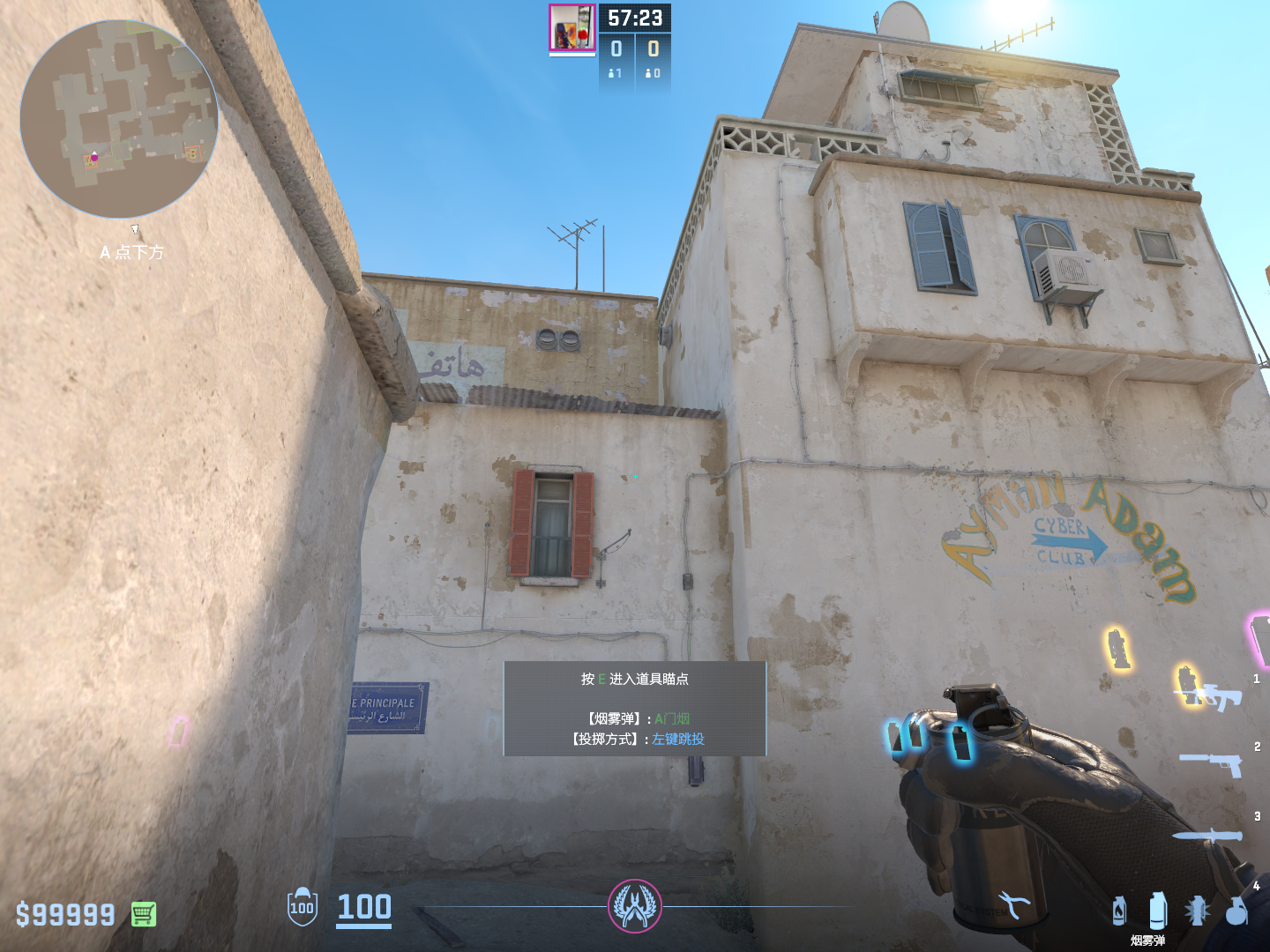Pick the highlighted smoke grenade icon
Viewport: 1270px width, 952px height.
(1158, 911)
